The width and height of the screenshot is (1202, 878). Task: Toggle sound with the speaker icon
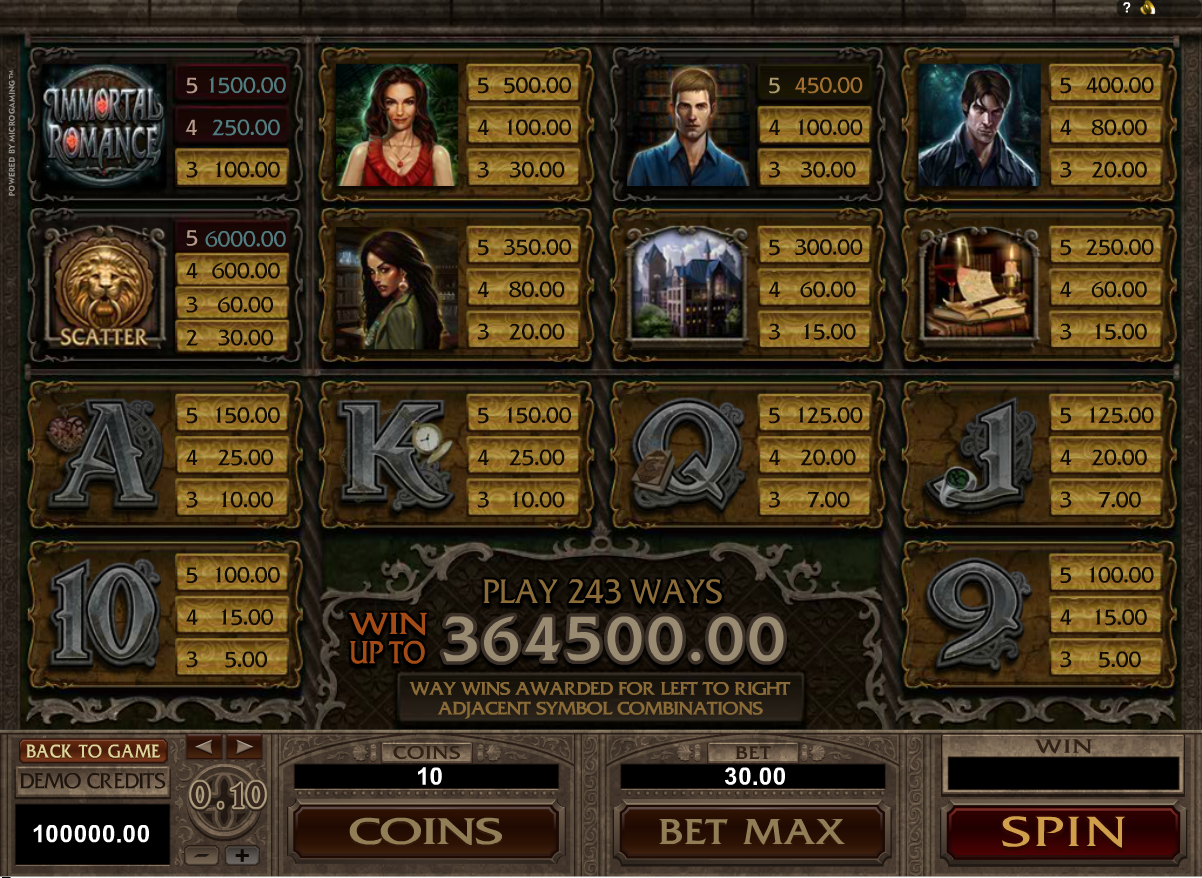[x=1148, y=8]
